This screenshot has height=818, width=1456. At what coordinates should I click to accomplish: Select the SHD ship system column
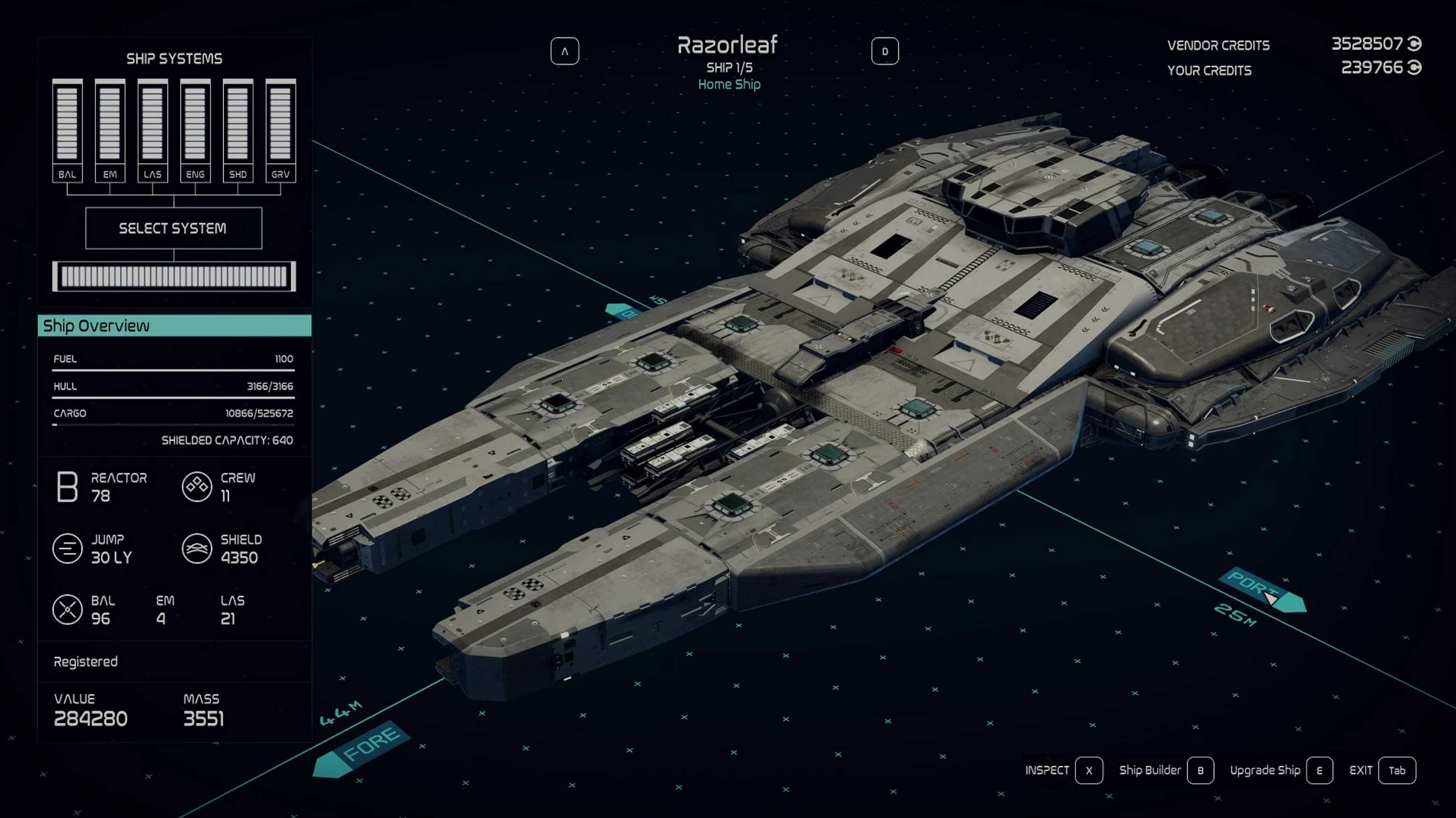pos(238,130)
